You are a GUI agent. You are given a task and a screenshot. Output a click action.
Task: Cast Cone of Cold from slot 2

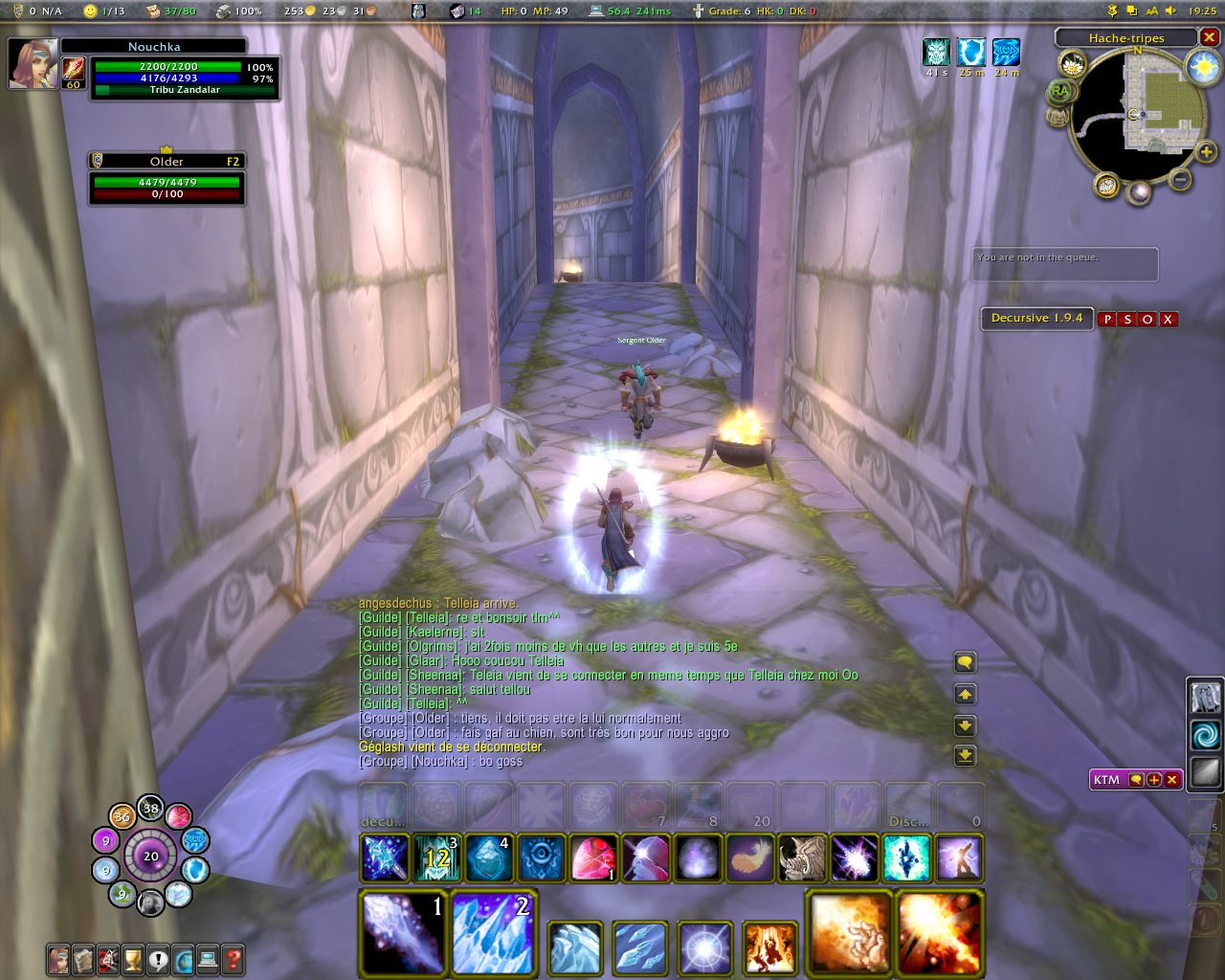(x=493, y=932)
